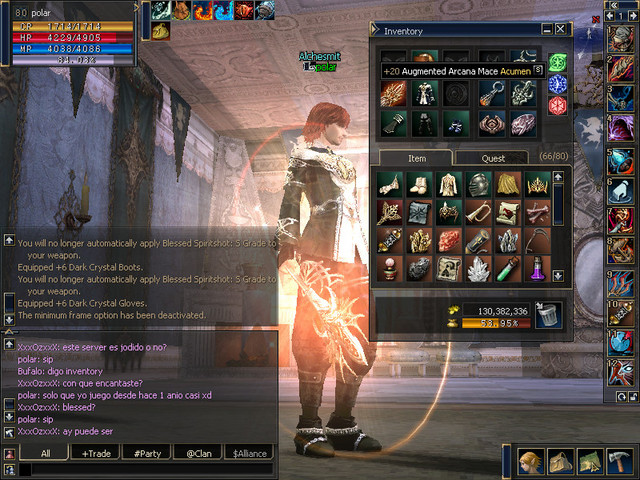Select the green potion vial in inventory

pos(508,268)
